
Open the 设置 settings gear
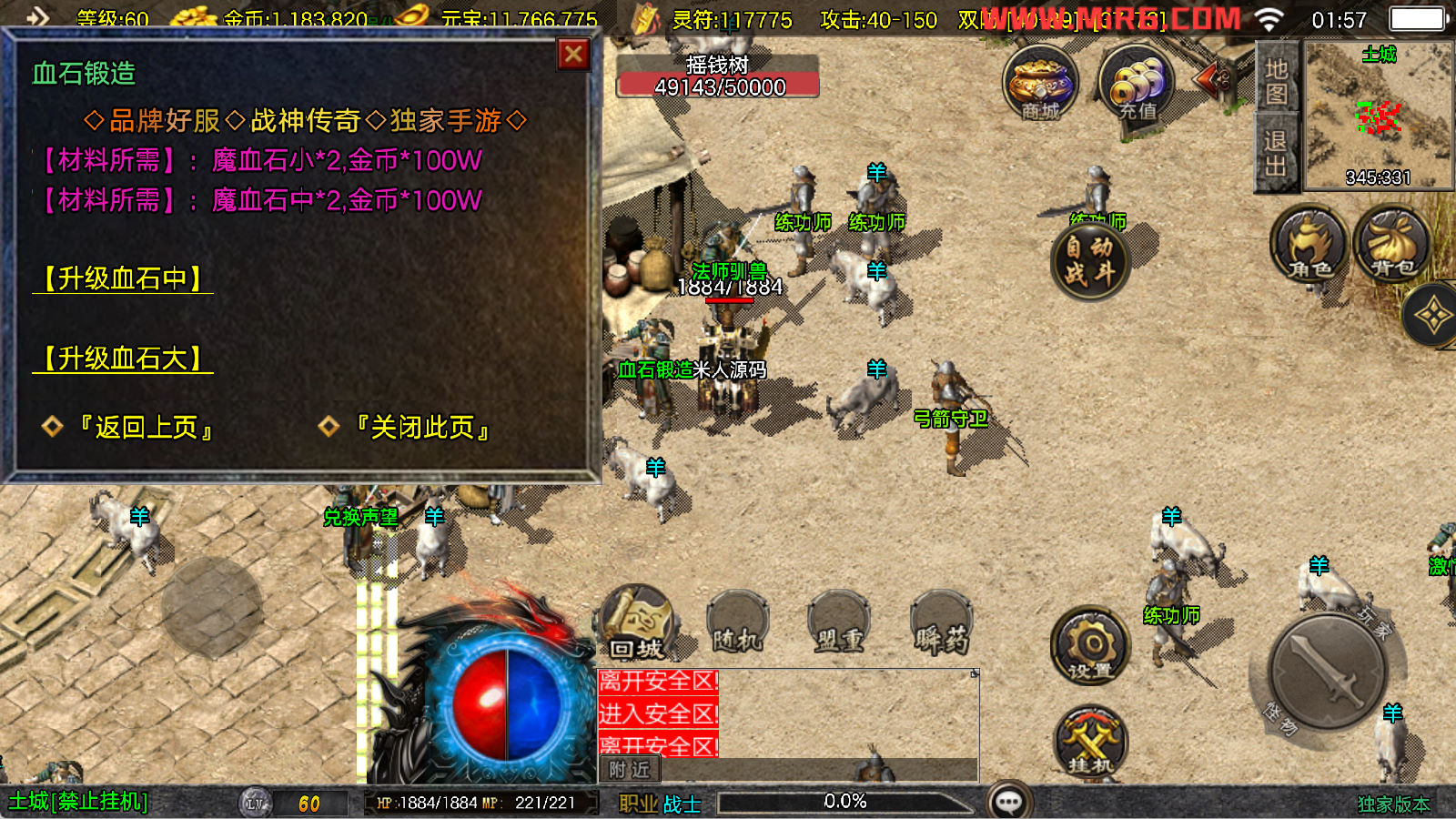tap(1090, 645)
